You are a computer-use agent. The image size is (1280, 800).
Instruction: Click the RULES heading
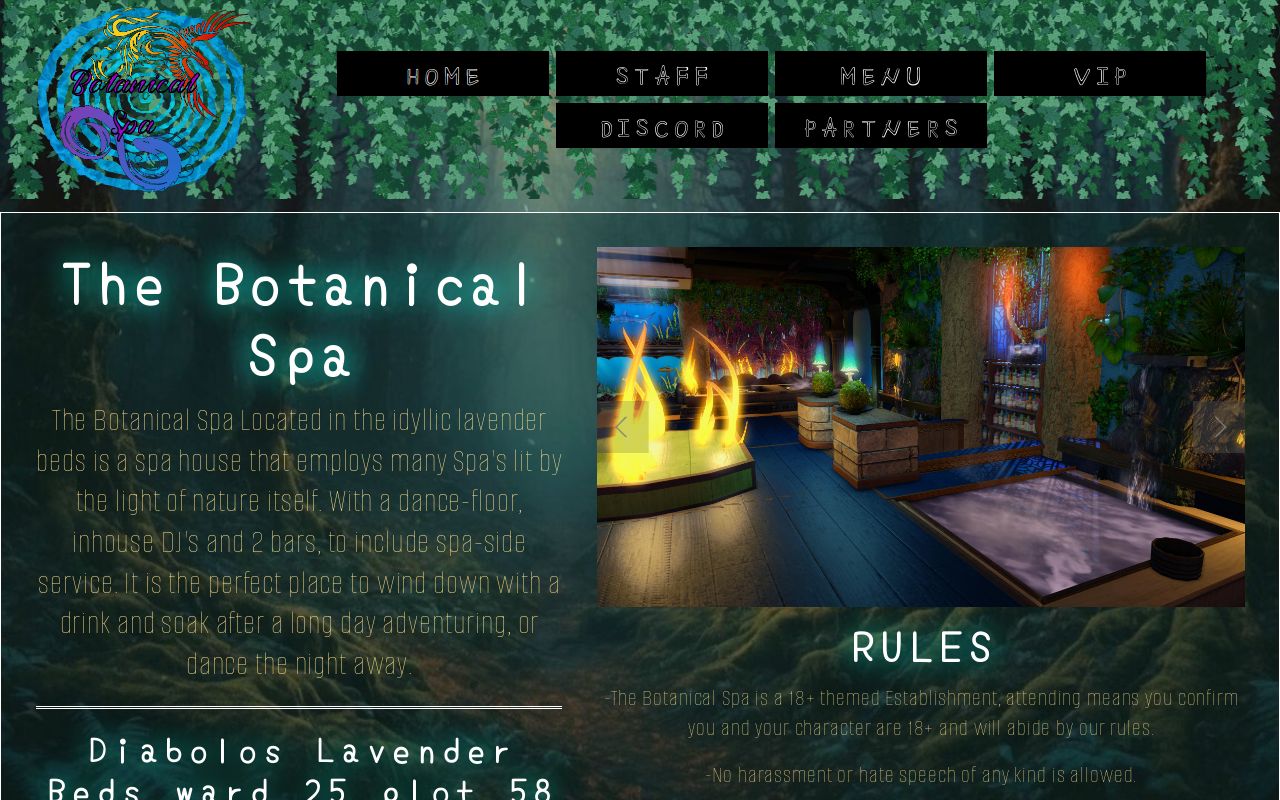(922, 648)
